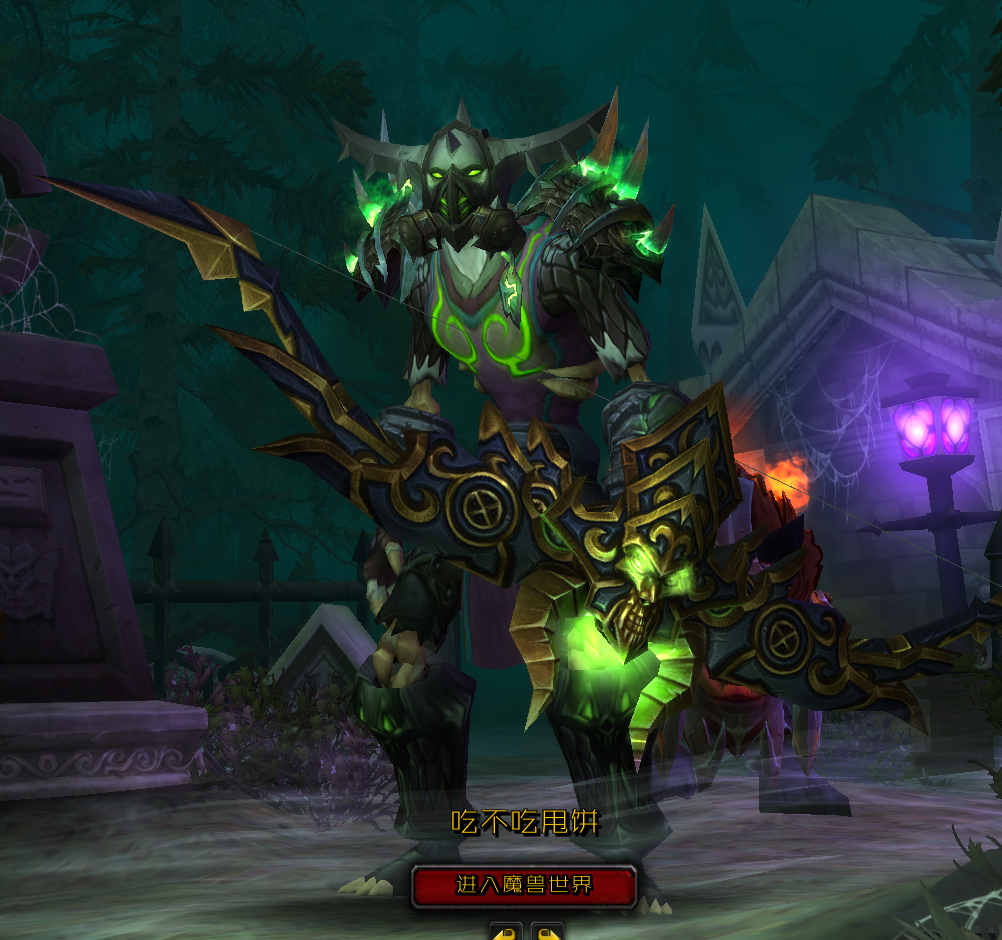Screen dimensions: 1002x940
Task: Rotate the character with the left arrow
Action: pyautogui.click(x=505, y=932)
